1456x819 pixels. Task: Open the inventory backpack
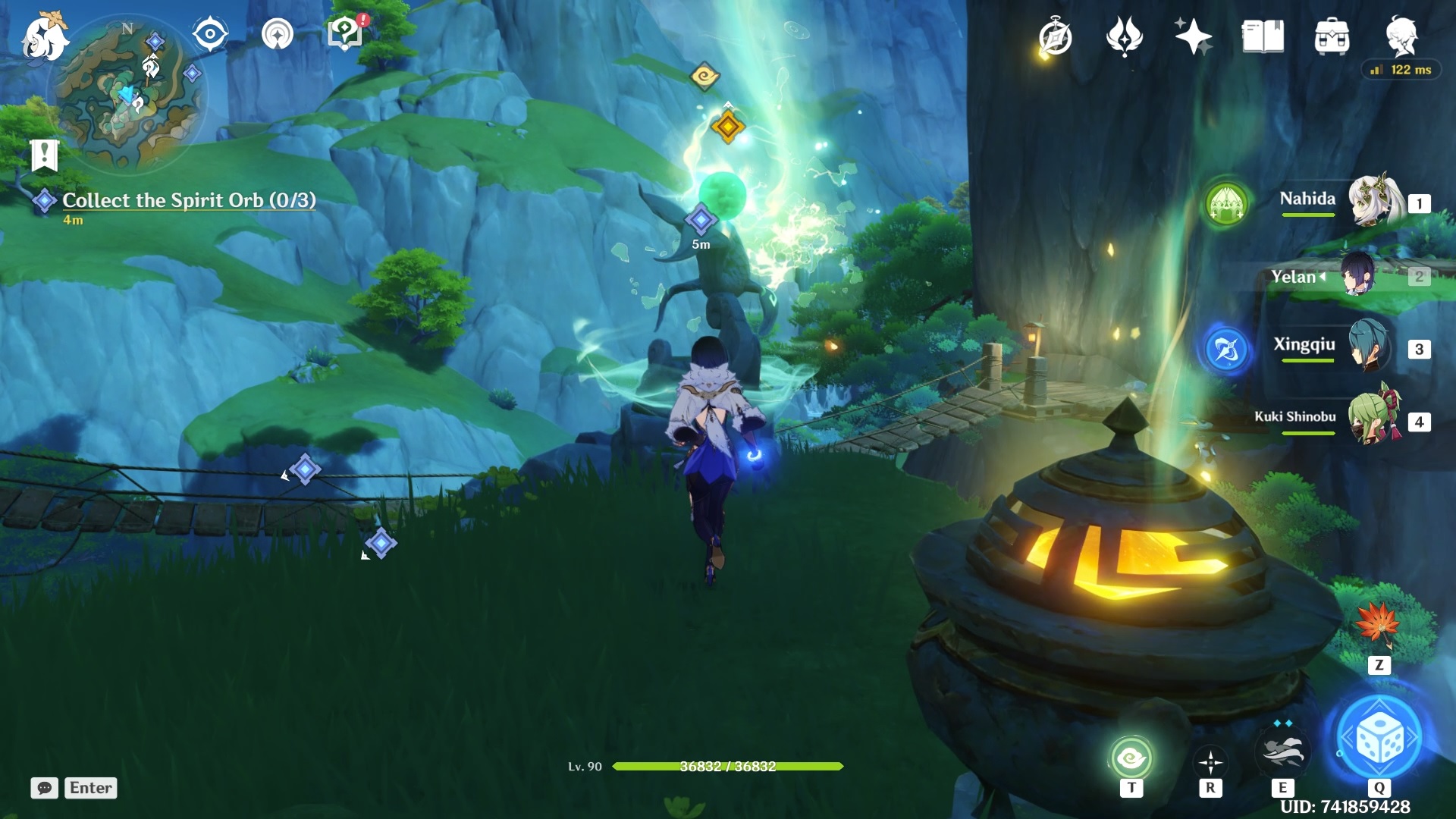point(1332,36)
